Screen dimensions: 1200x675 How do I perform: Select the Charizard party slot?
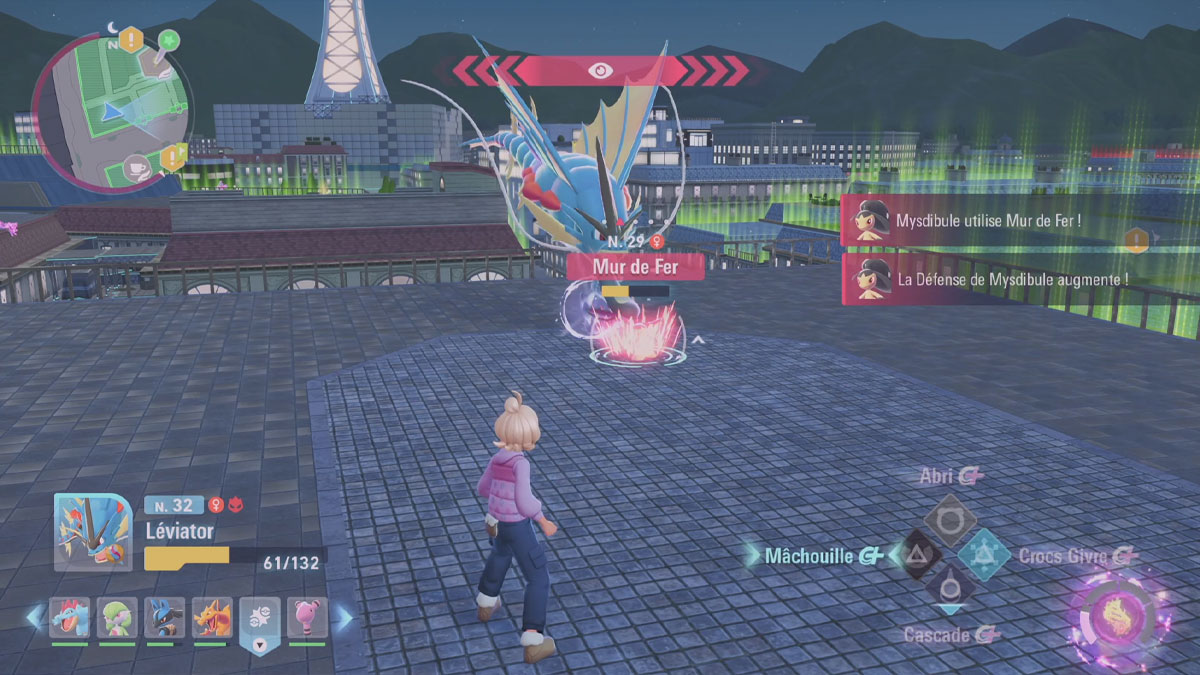click(213, 618)
